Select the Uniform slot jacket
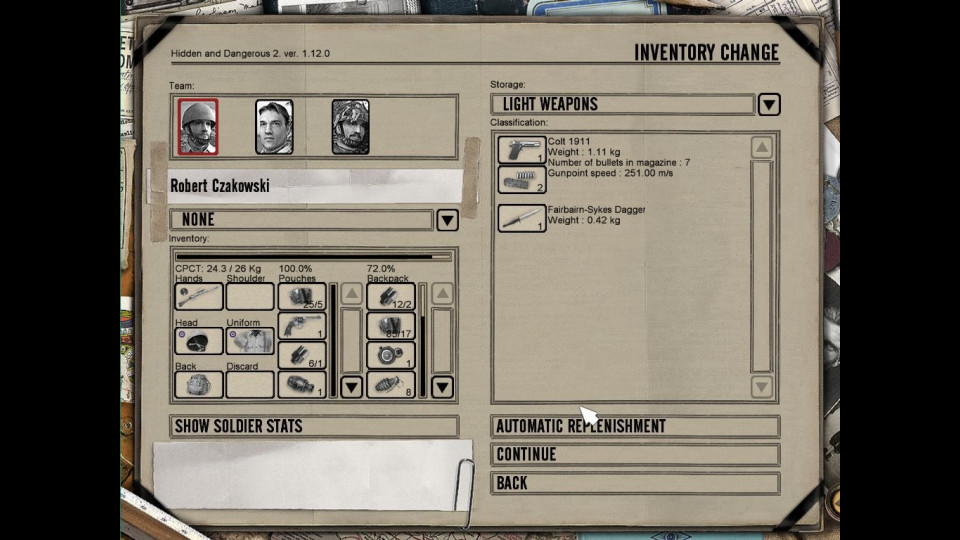The image size is (960, 540). pos(249,341)
